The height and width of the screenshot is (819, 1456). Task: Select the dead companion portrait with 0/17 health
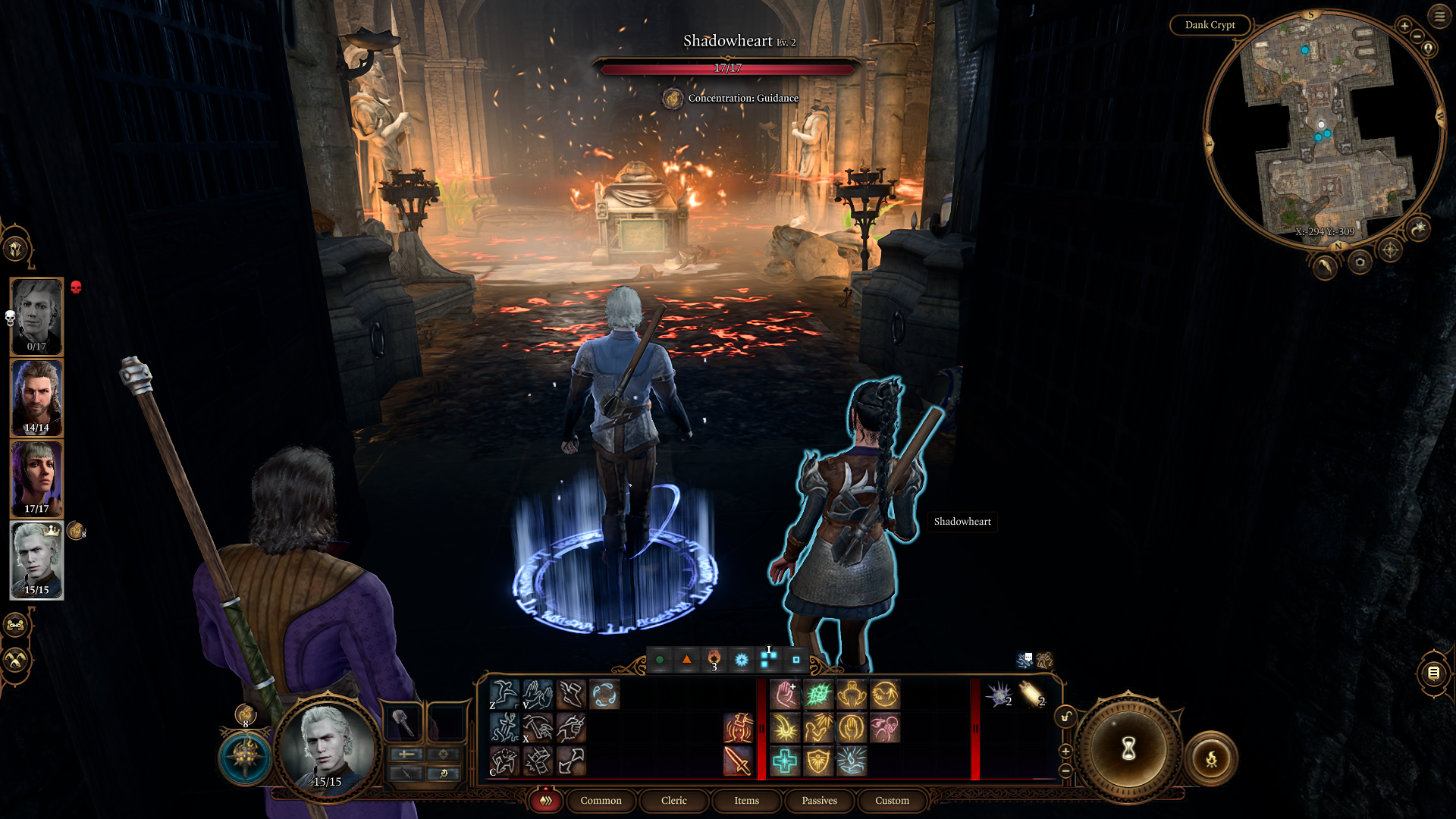(36, 316)
